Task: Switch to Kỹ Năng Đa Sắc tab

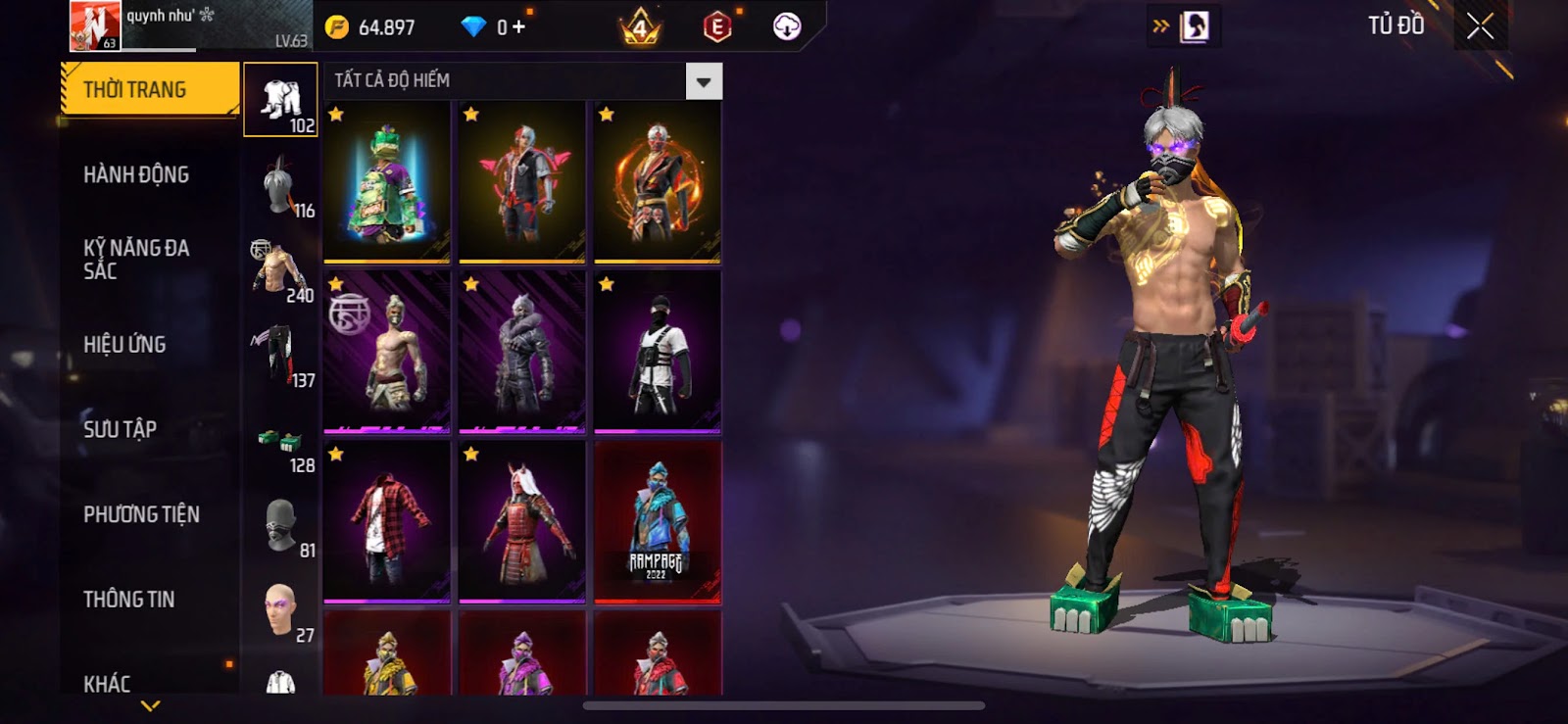Action: click(x=136, y=260)
